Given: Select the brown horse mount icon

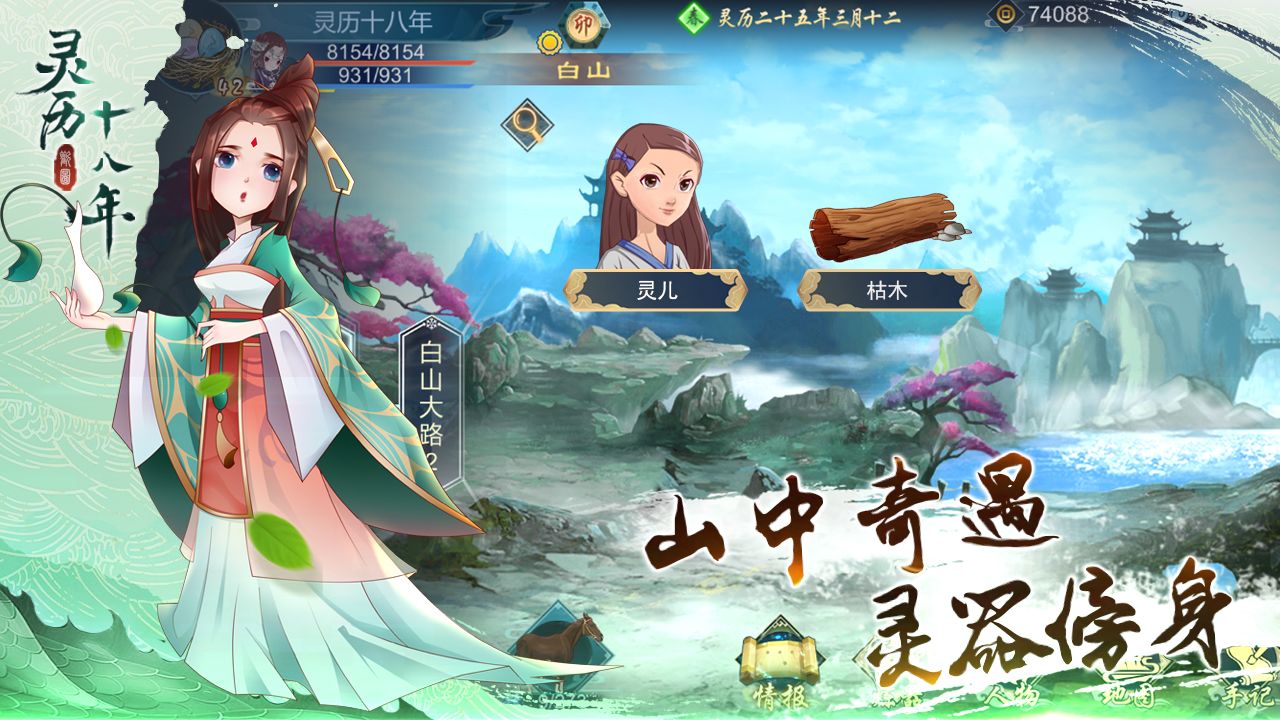Looking at the screenshot, I should pos(567,638).
